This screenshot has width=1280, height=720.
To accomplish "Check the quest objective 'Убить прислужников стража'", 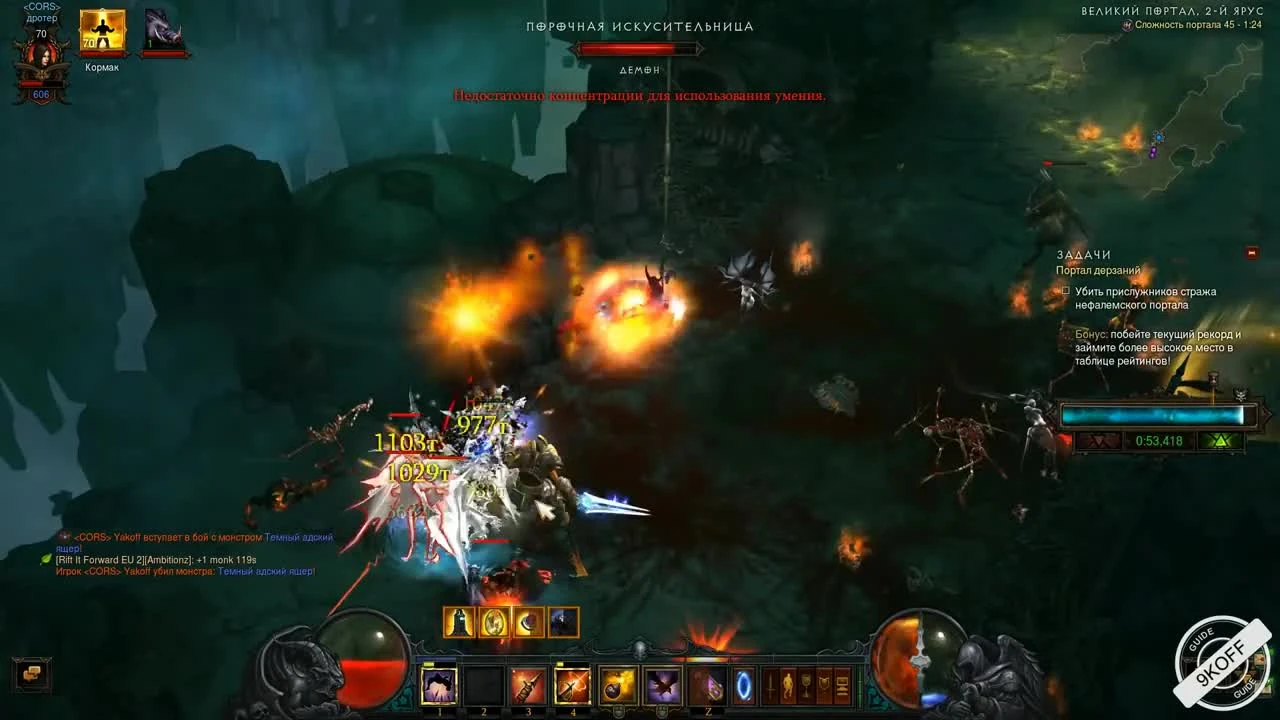I will 1065,291.
